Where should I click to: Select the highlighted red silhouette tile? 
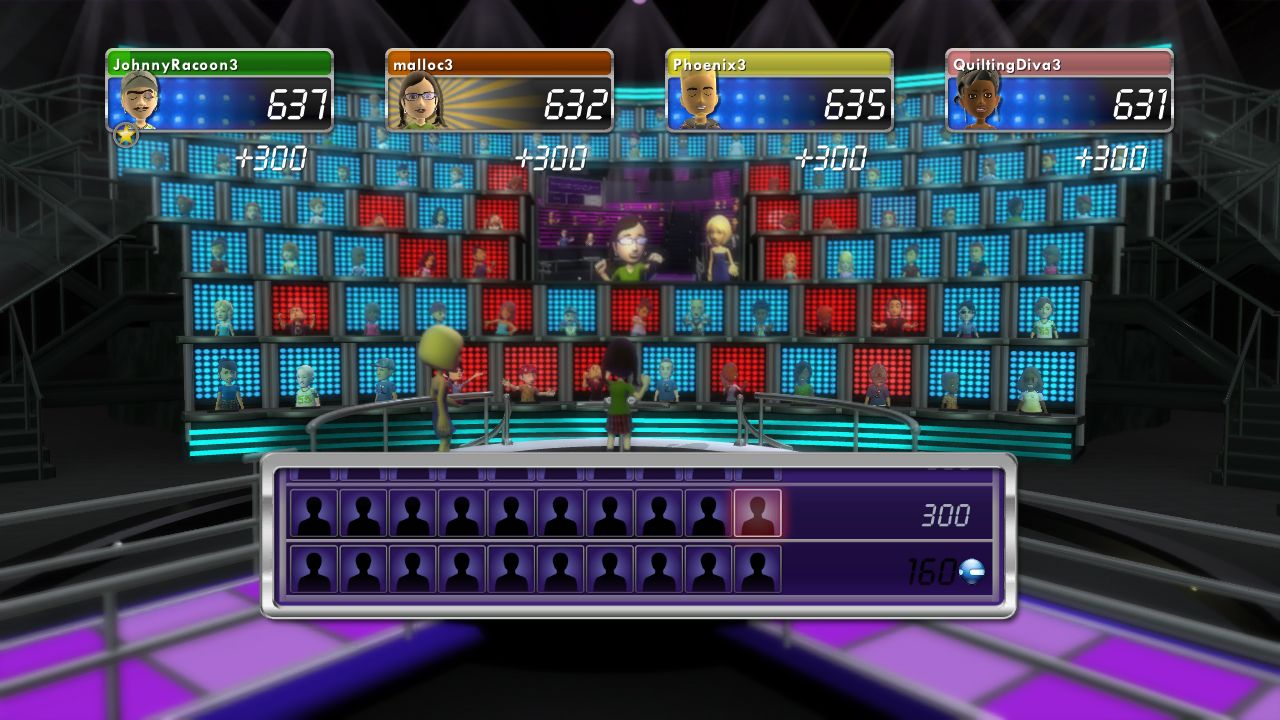(x=757, y=513)
